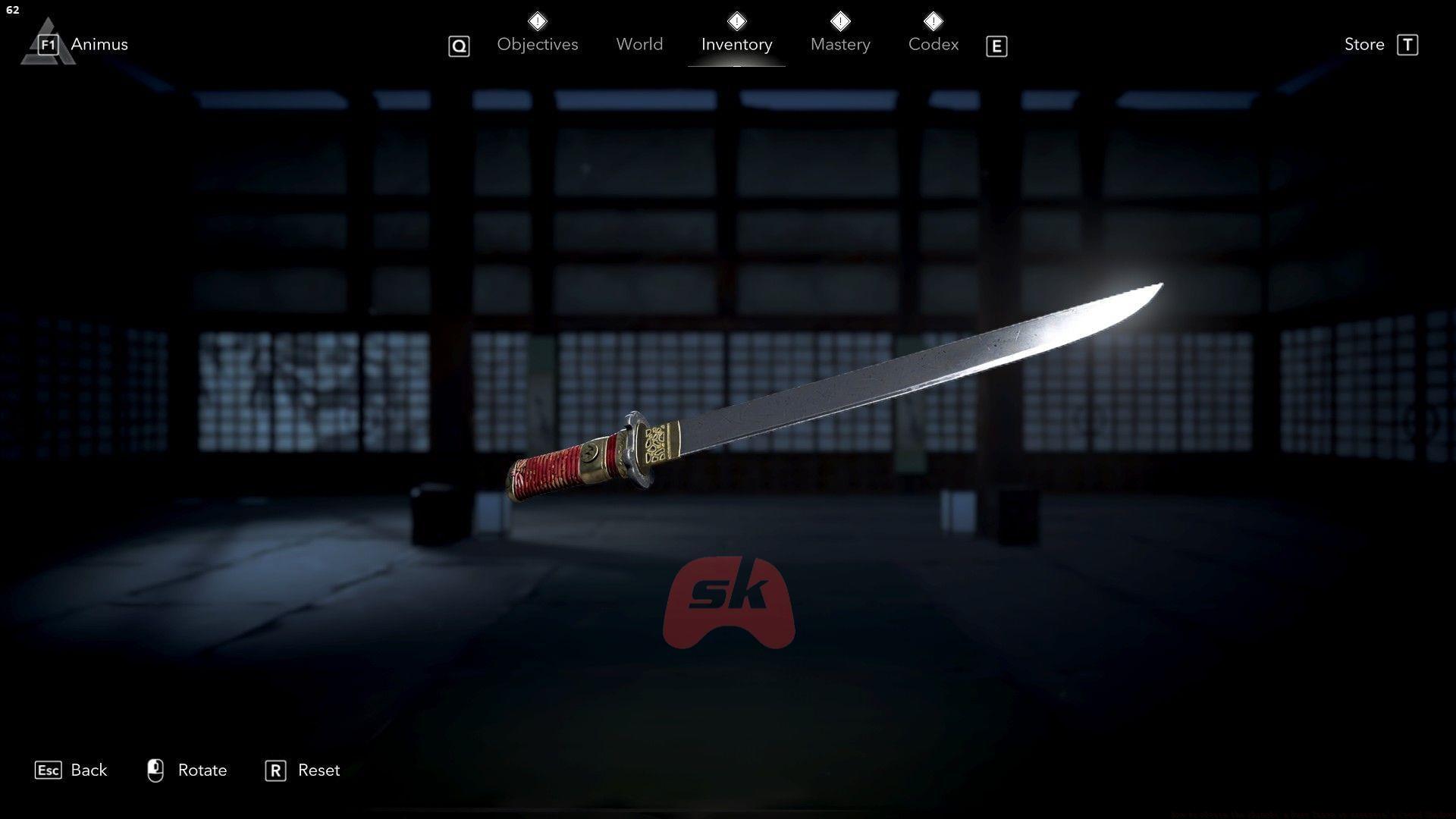Click the E shortcut icon next to Codex
The image size is (1456, 819).
[996, 46]
